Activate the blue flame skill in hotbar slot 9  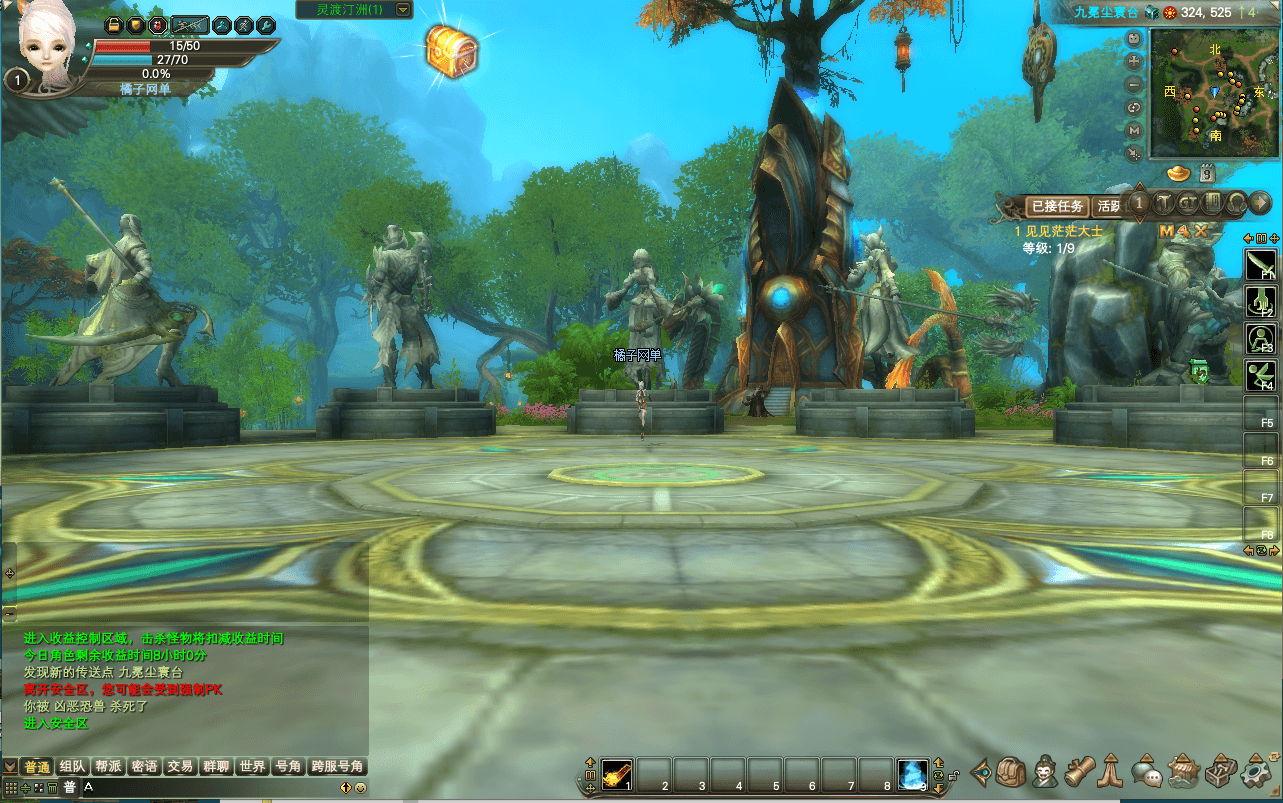911,773
